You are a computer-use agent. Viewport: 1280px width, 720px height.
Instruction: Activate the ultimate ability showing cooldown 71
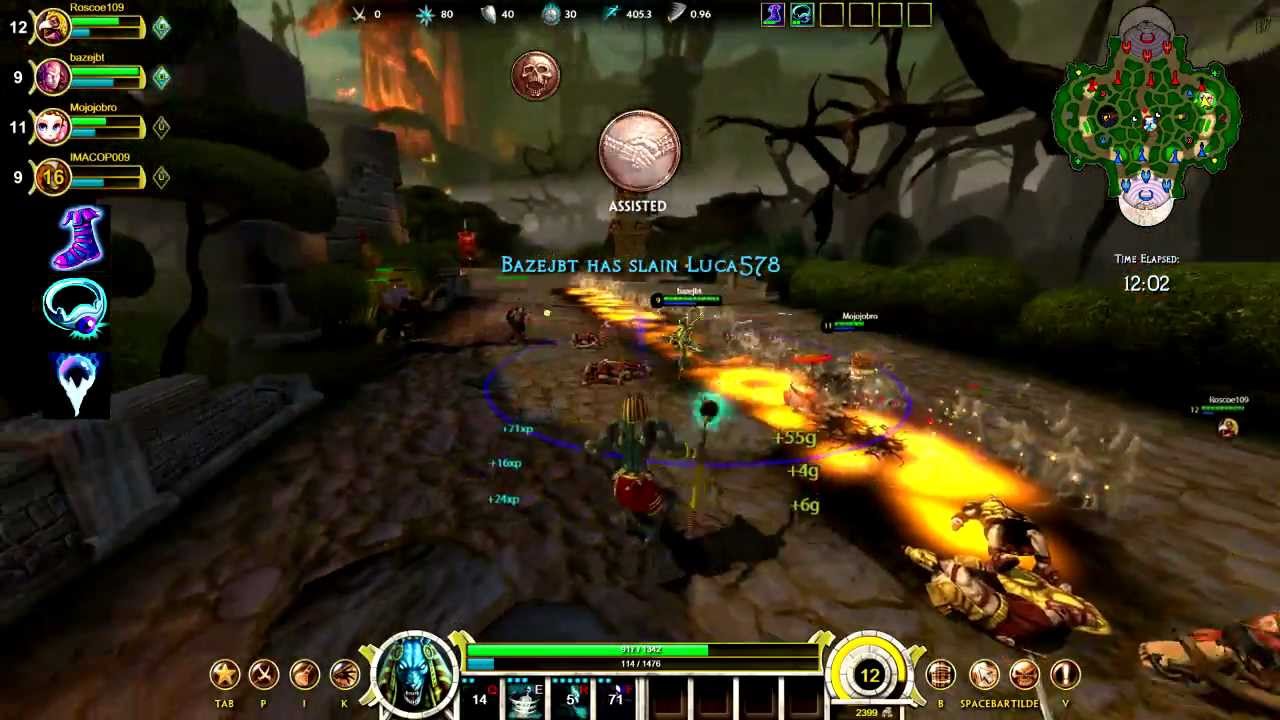tap(617, 699)
